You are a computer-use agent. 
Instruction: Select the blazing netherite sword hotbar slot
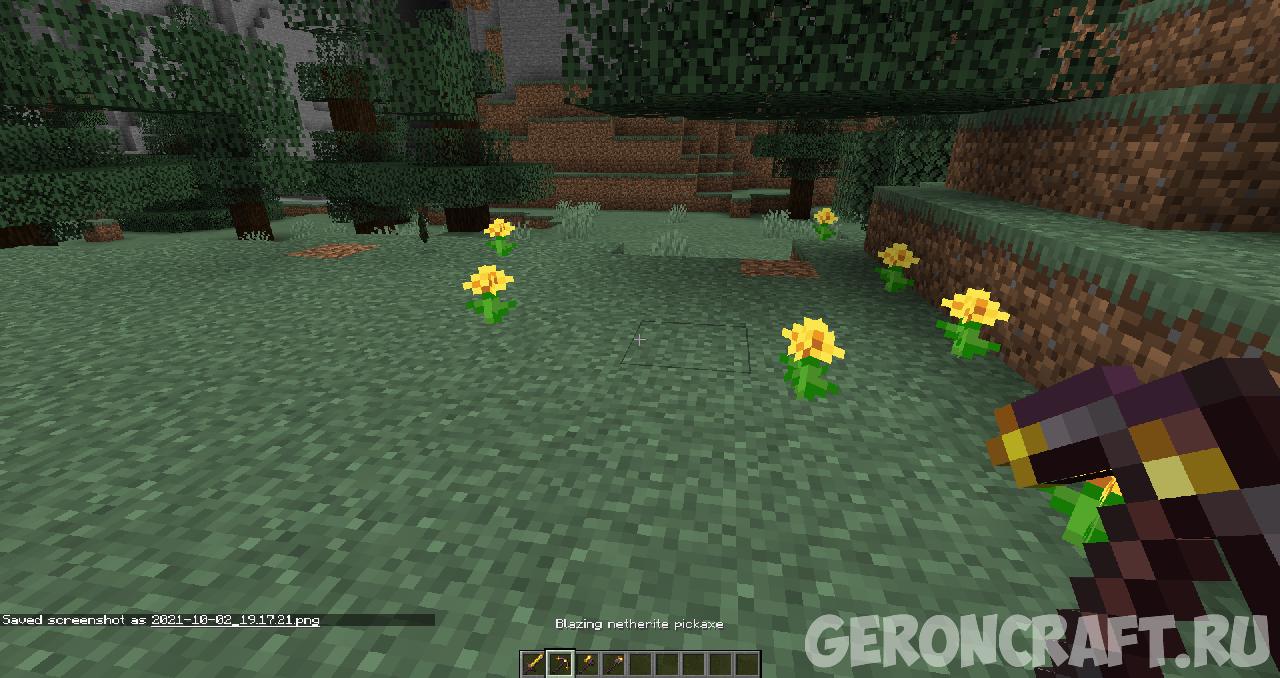534,663
